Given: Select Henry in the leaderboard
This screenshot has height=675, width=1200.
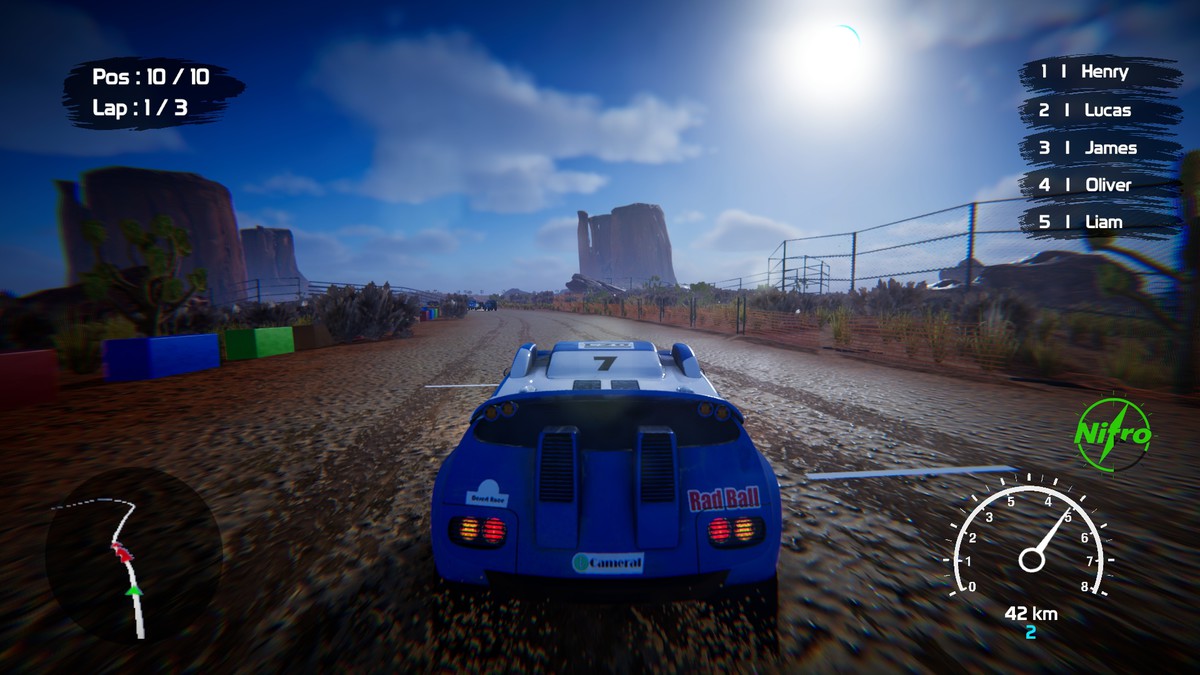Looking at the screenshot, I should coord(1098,73).
